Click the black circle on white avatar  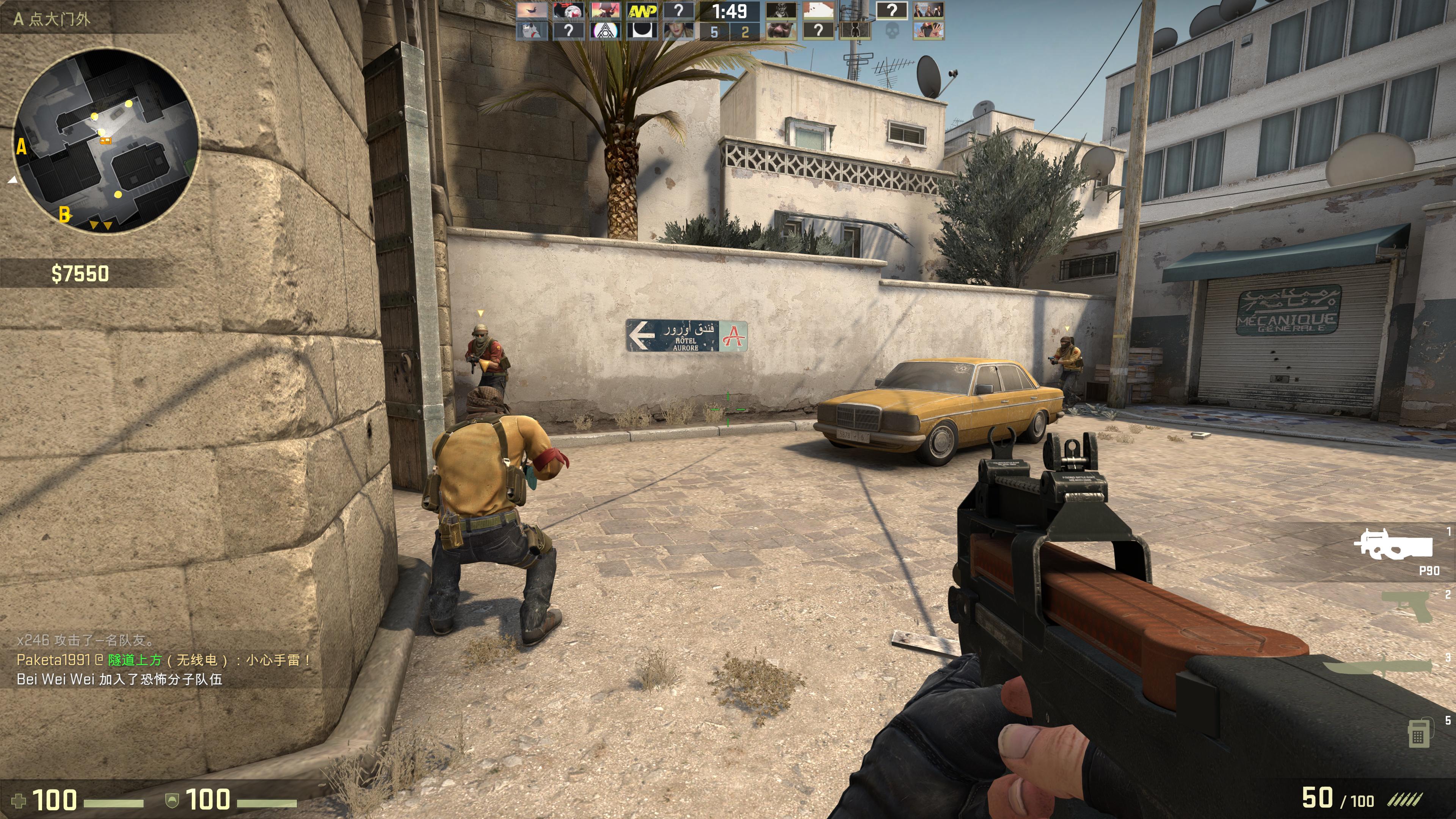[642, 30]
